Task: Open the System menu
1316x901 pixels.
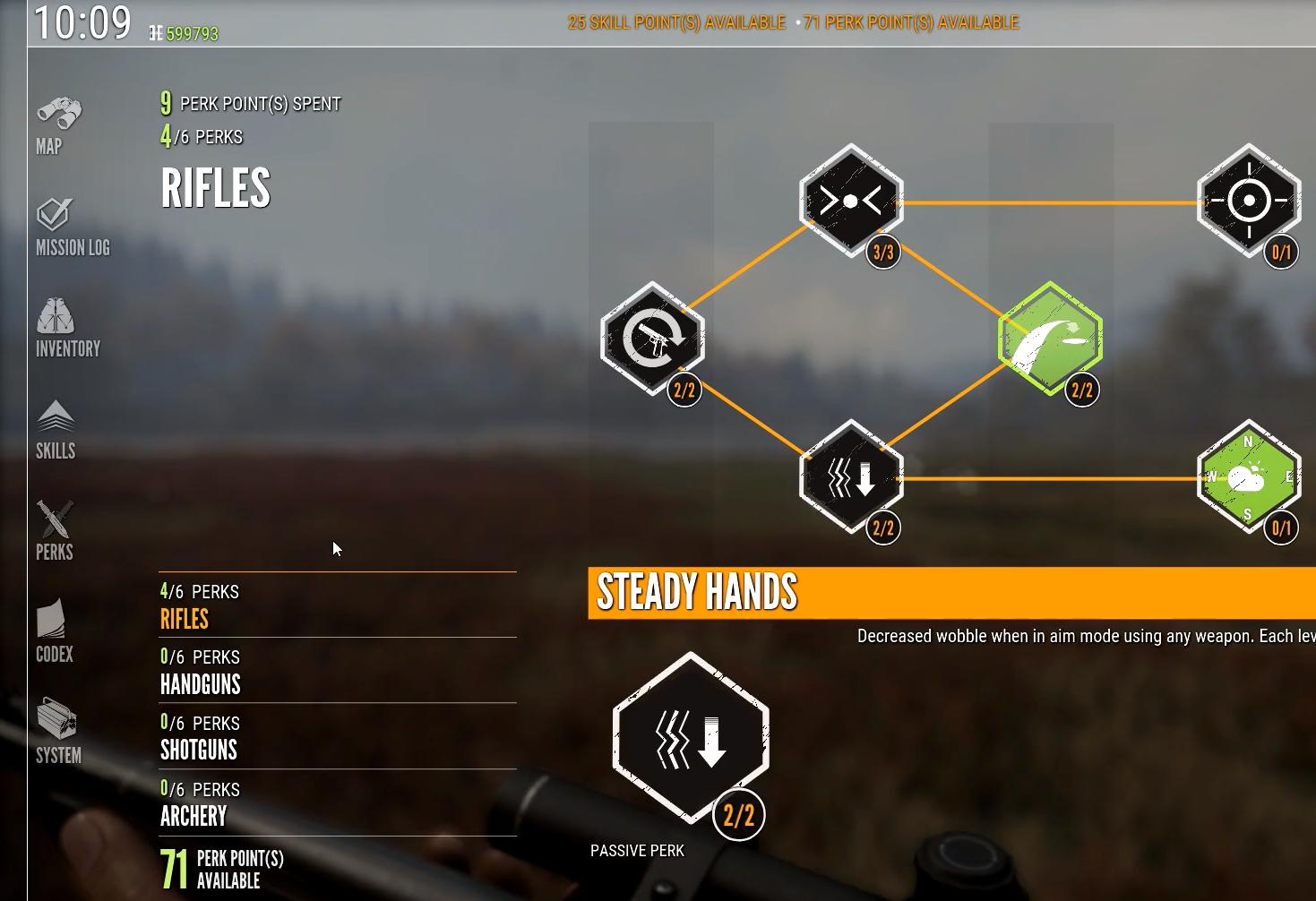Action: [x=58, y=734]
